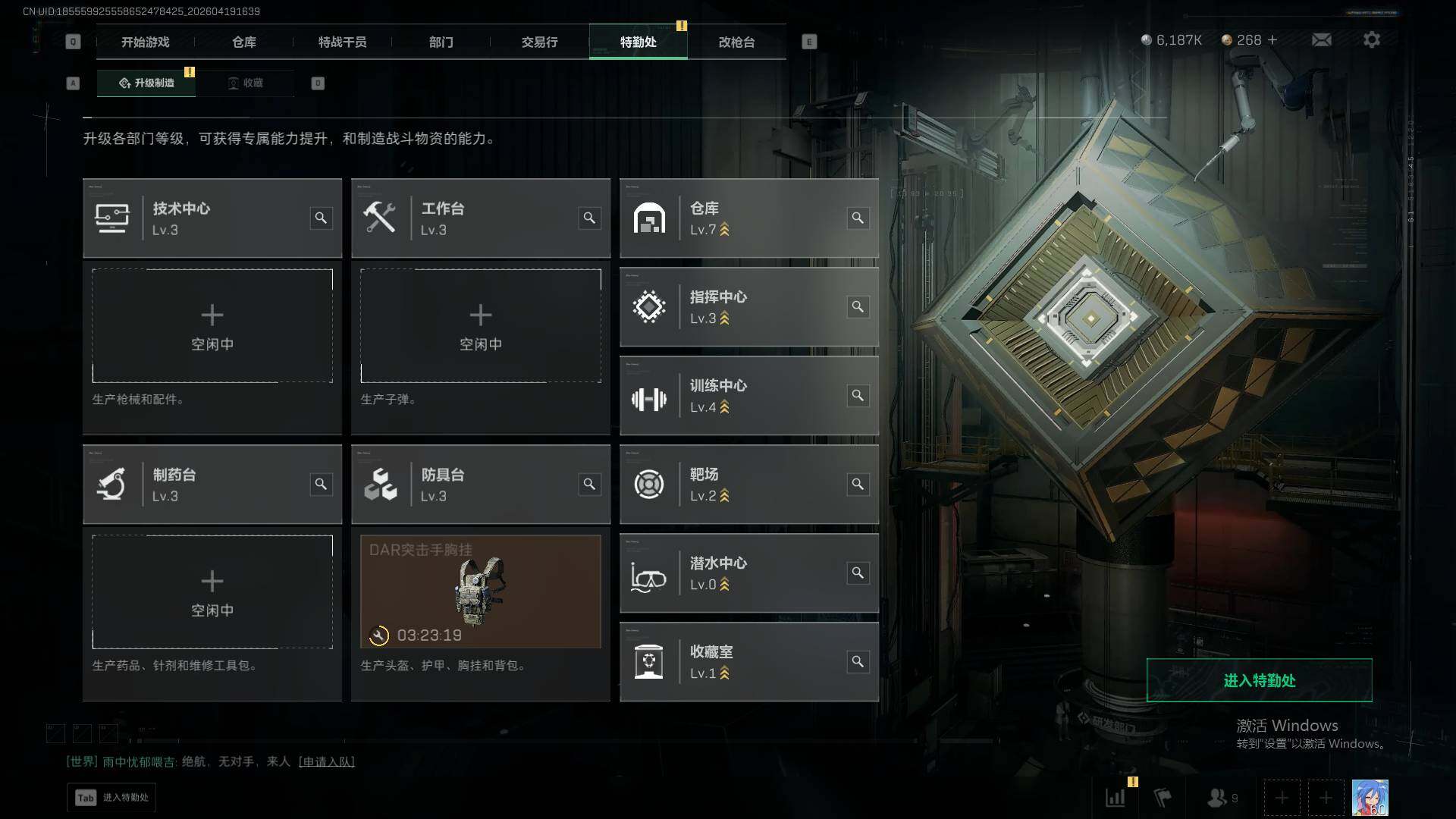Image resolution: width=1456 pixels, height=819 pixels.
Task: Open the player avatar portrait
Action: pos(1370,798)
